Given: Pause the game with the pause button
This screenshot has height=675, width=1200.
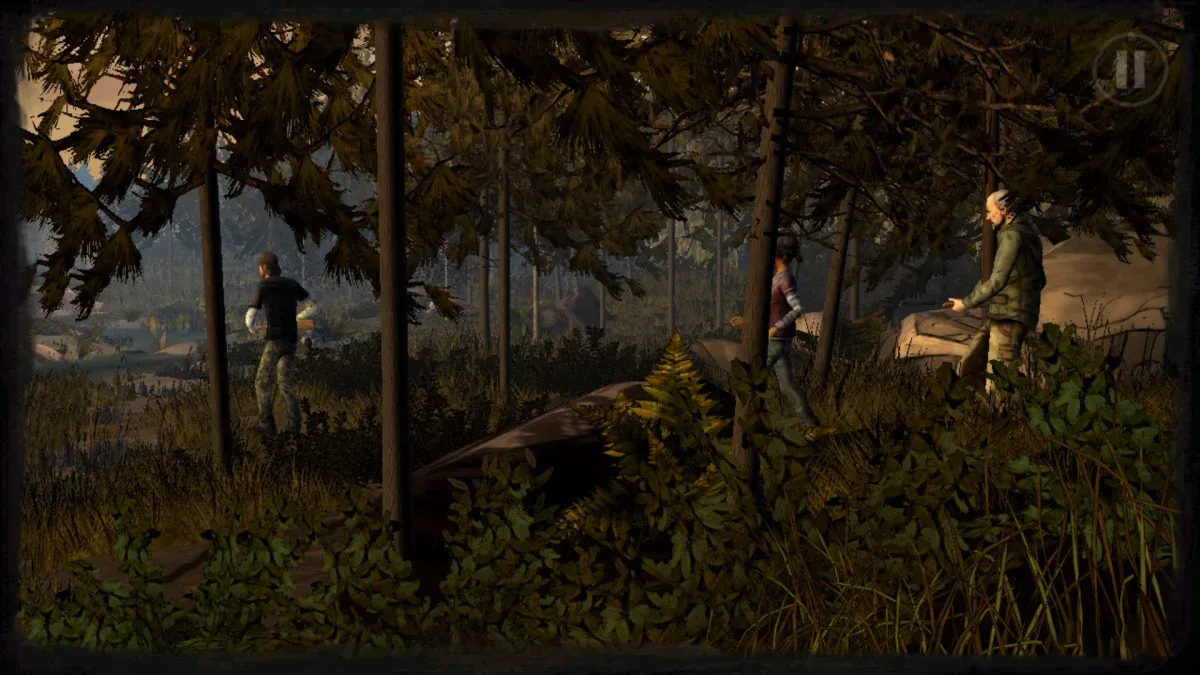Looking at the screenshot, I should (1130, 69).
